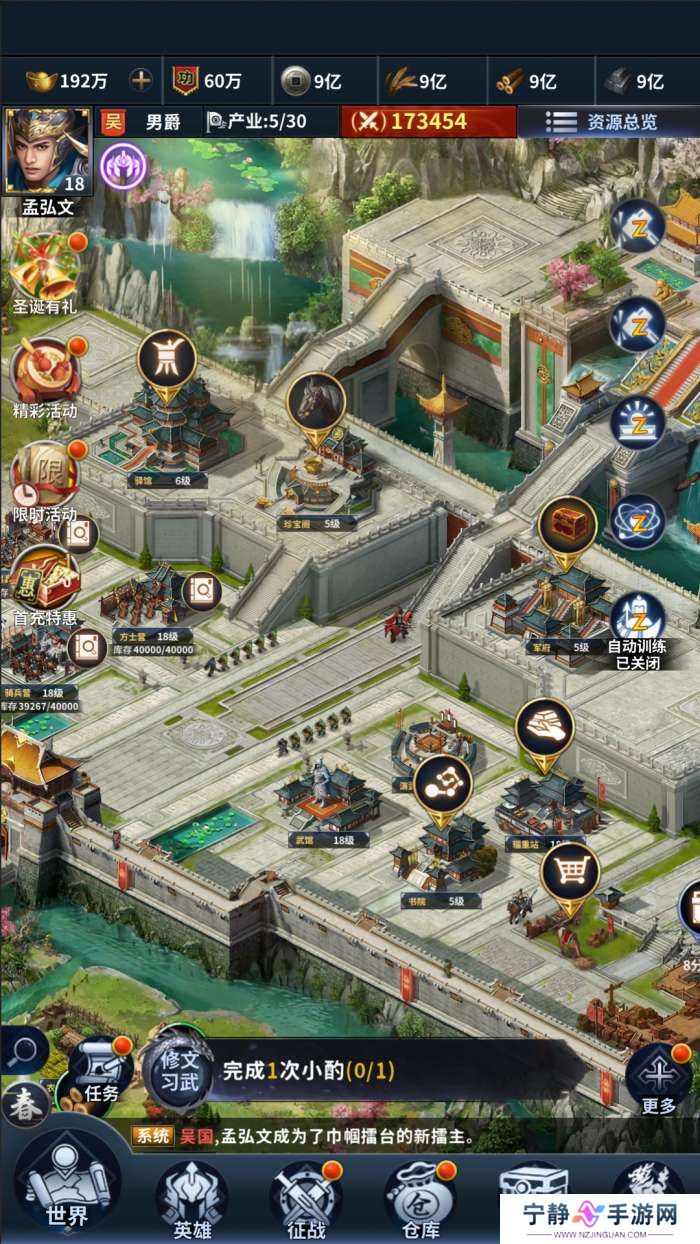Open the 仓库 warehouse menu
This screenshot has width=700, height=1244.
[x=420, y=1198]
